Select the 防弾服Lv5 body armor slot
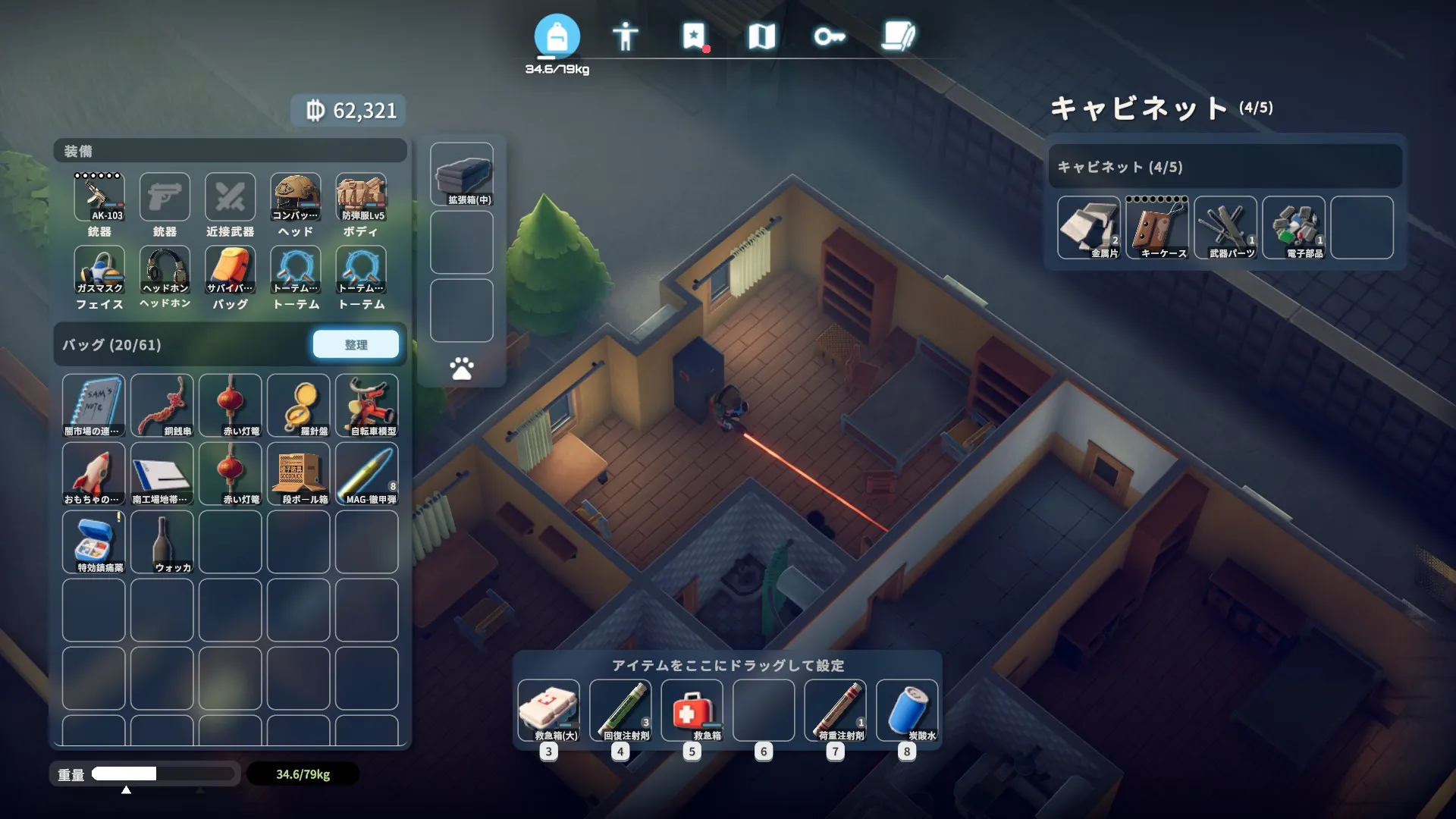1456x819 pixels. click(x=361, y=198)
